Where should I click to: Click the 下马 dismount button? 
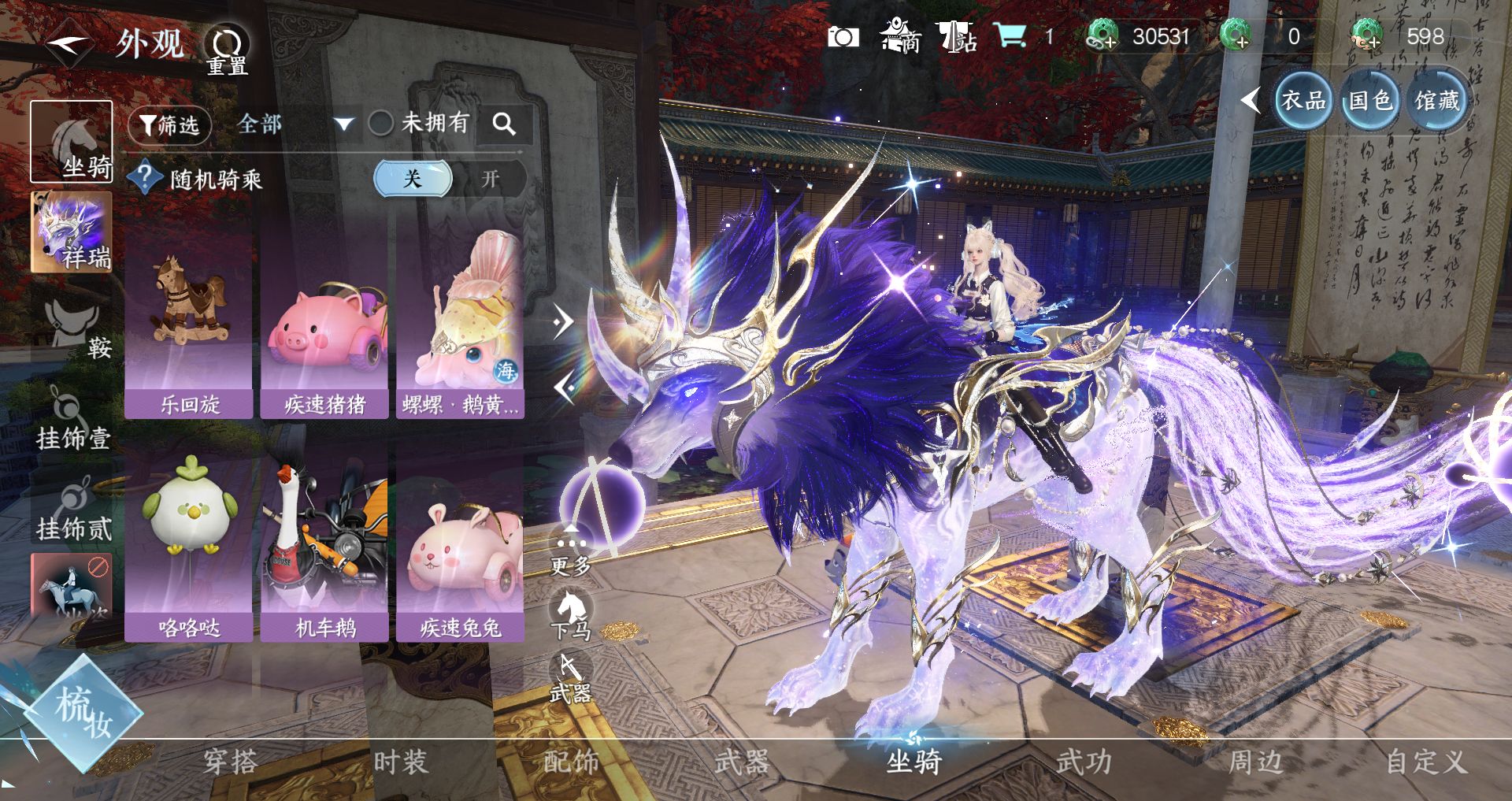[571, 617]
